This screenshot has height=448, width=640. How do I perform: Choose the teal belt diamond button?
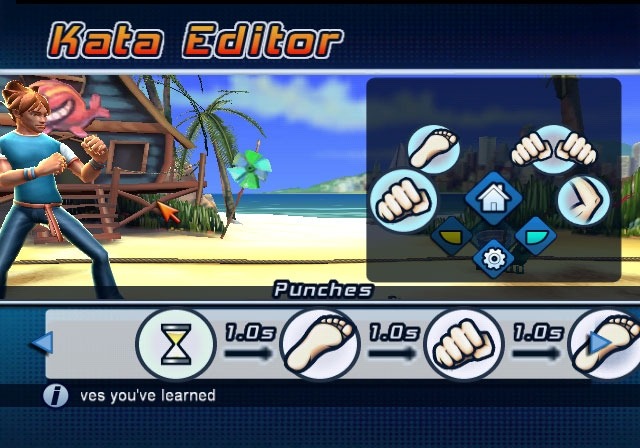534,235
